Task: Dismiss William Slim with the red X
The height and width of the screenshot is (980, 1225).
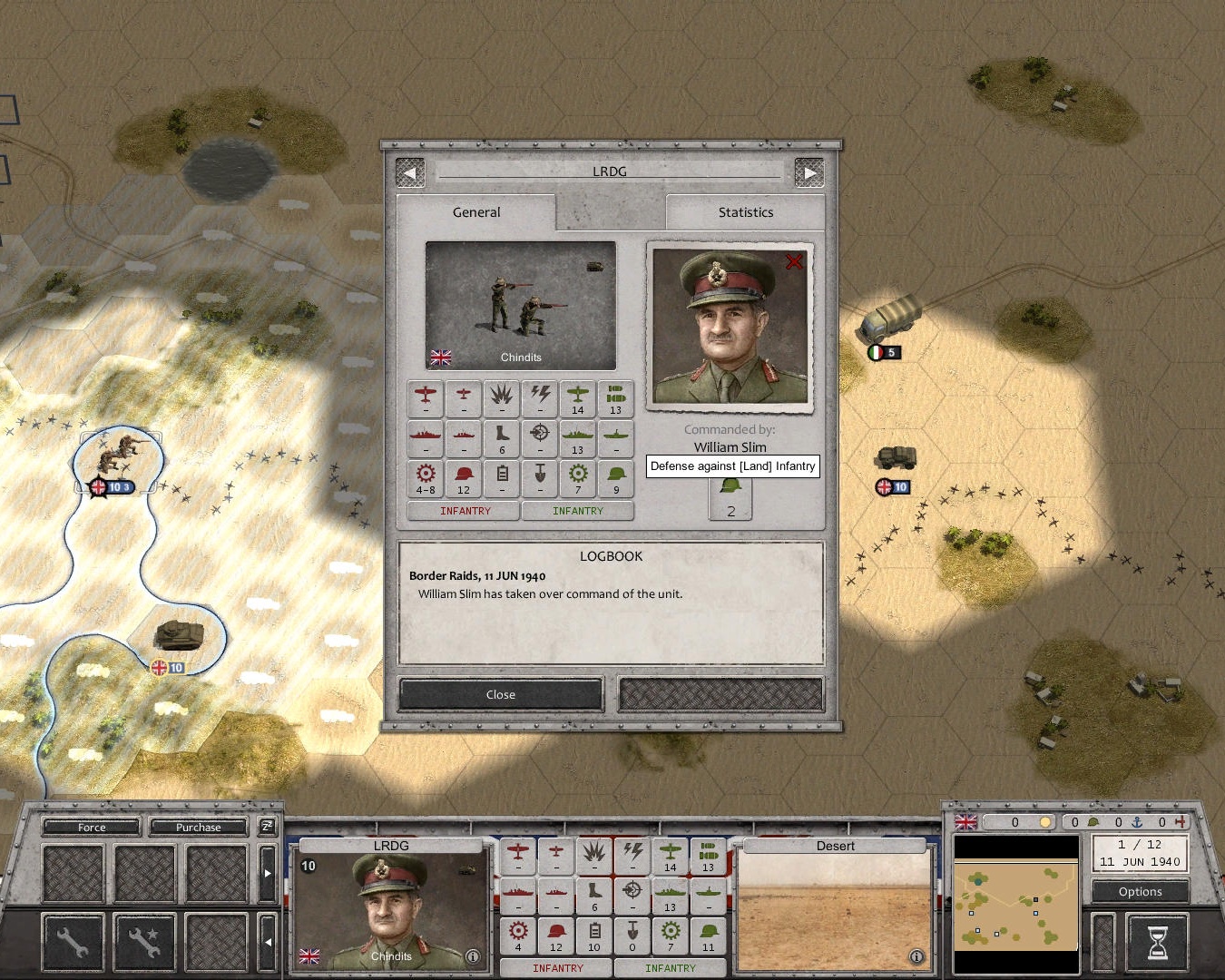Action: [x=795, y=261]
